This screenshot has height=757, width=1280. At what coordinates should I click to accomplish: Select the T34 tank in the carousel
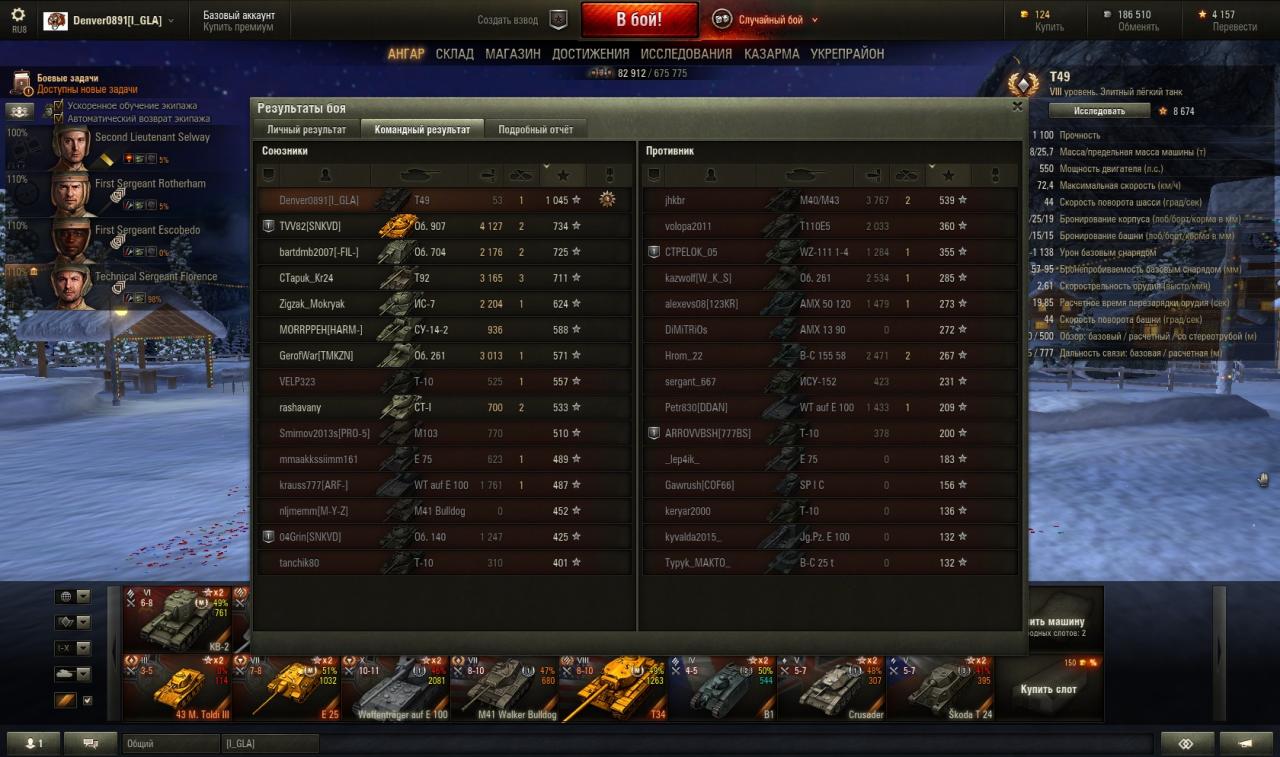pyautogui.click(x=613, y=687)
